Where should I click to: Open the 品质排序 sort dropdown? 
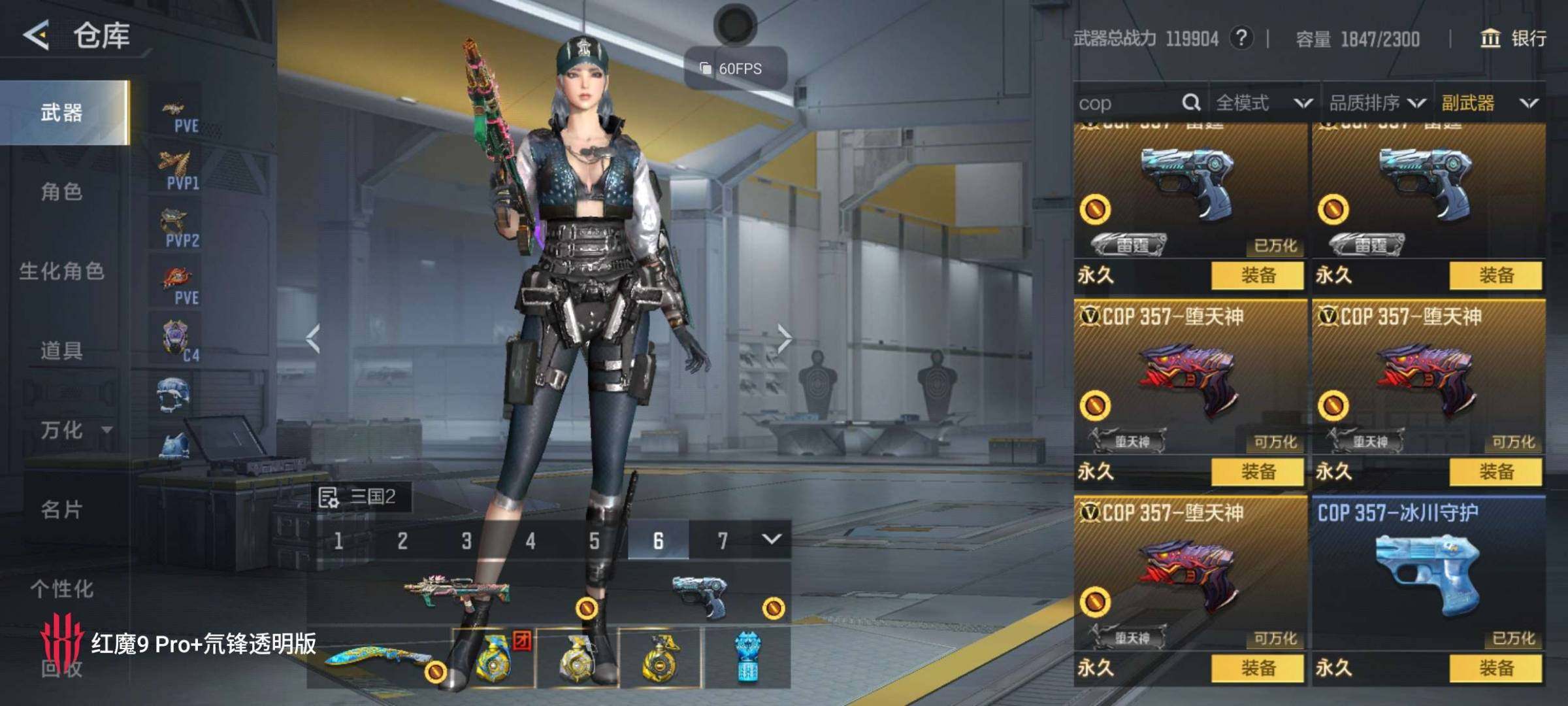[x=1377, y=103]
